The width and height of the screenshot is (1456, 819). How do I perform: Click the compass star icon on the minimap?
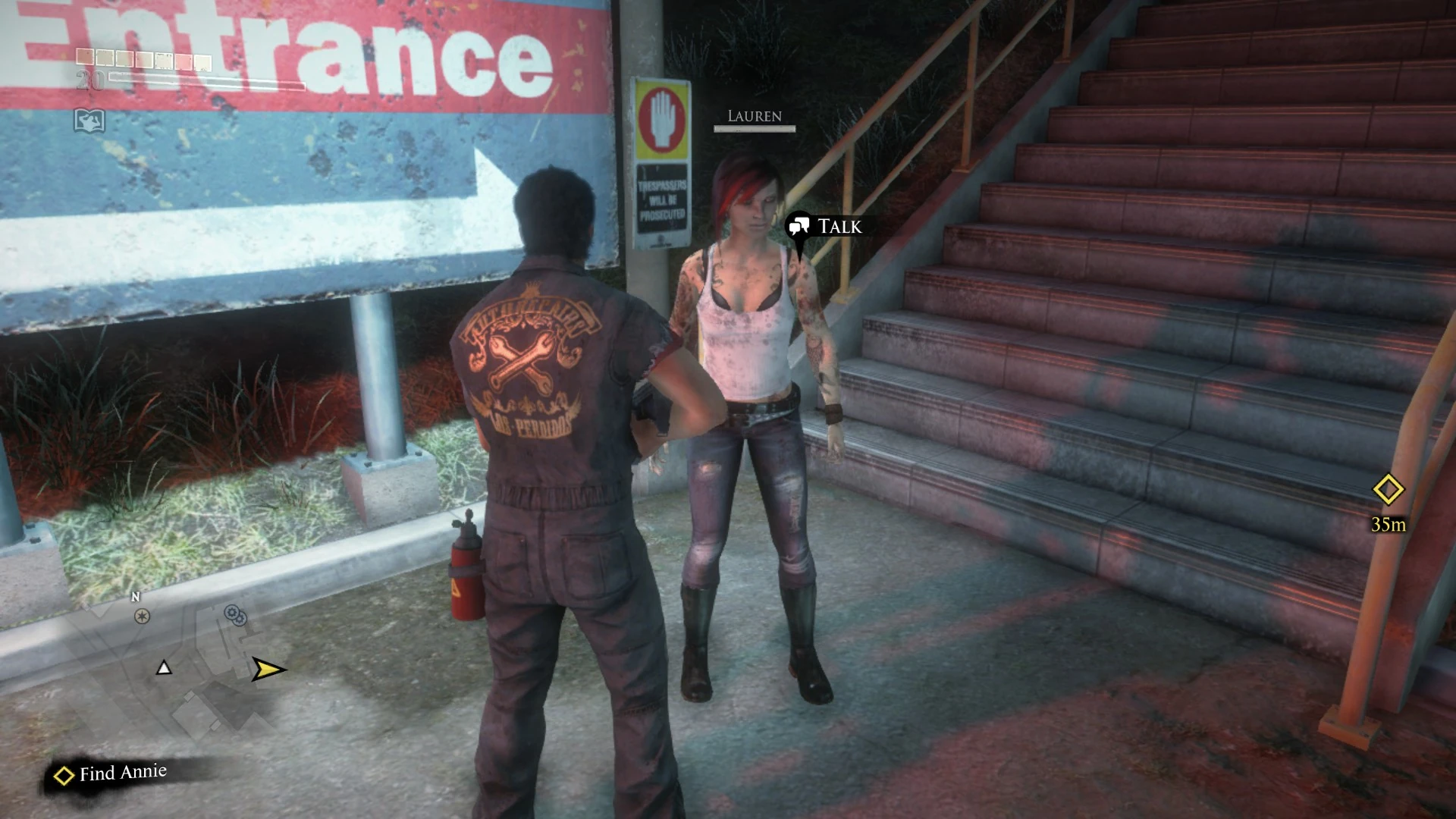141,617
